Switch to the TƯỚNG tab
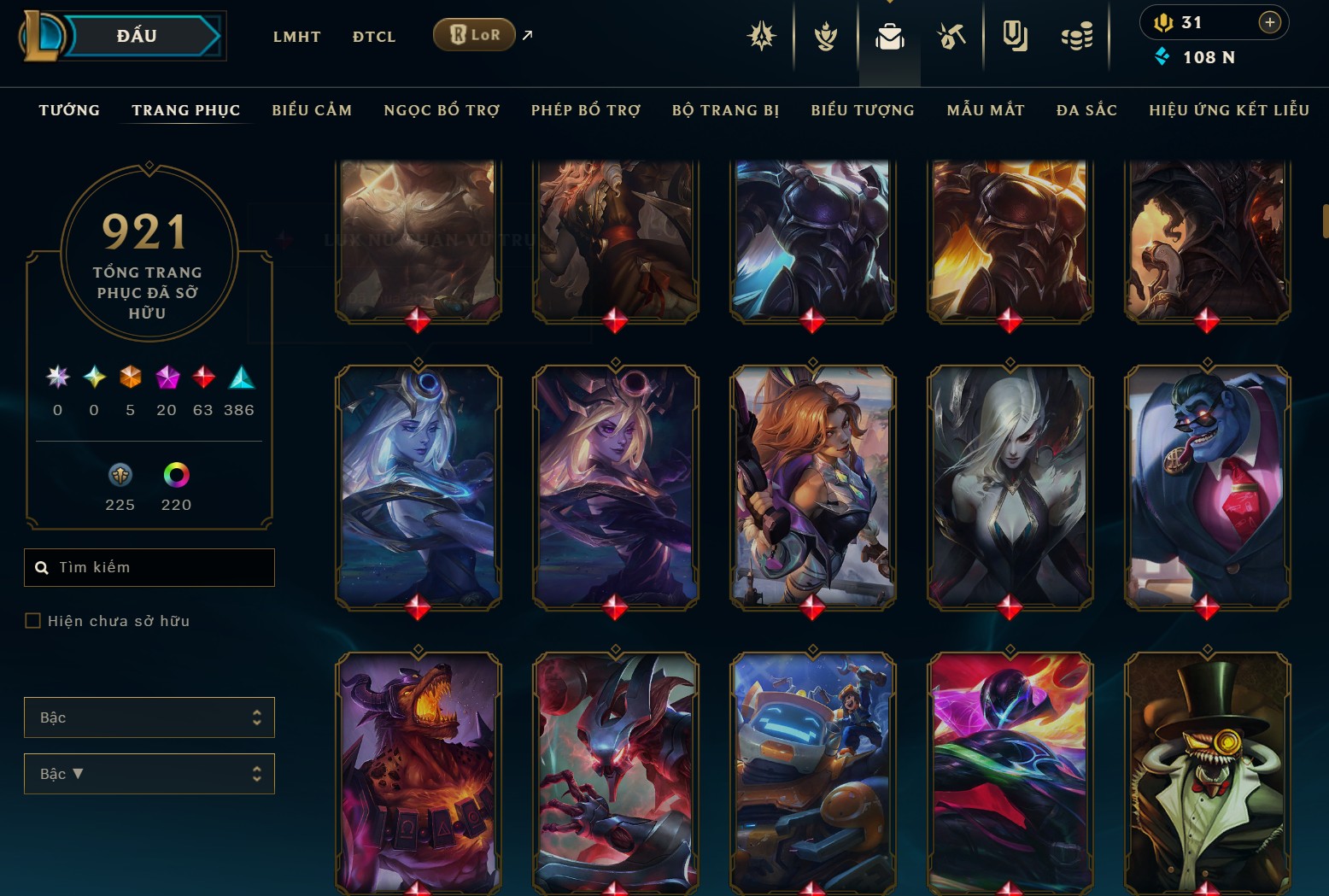Screen dimensions: 1329x896 [x=69, y=110]
